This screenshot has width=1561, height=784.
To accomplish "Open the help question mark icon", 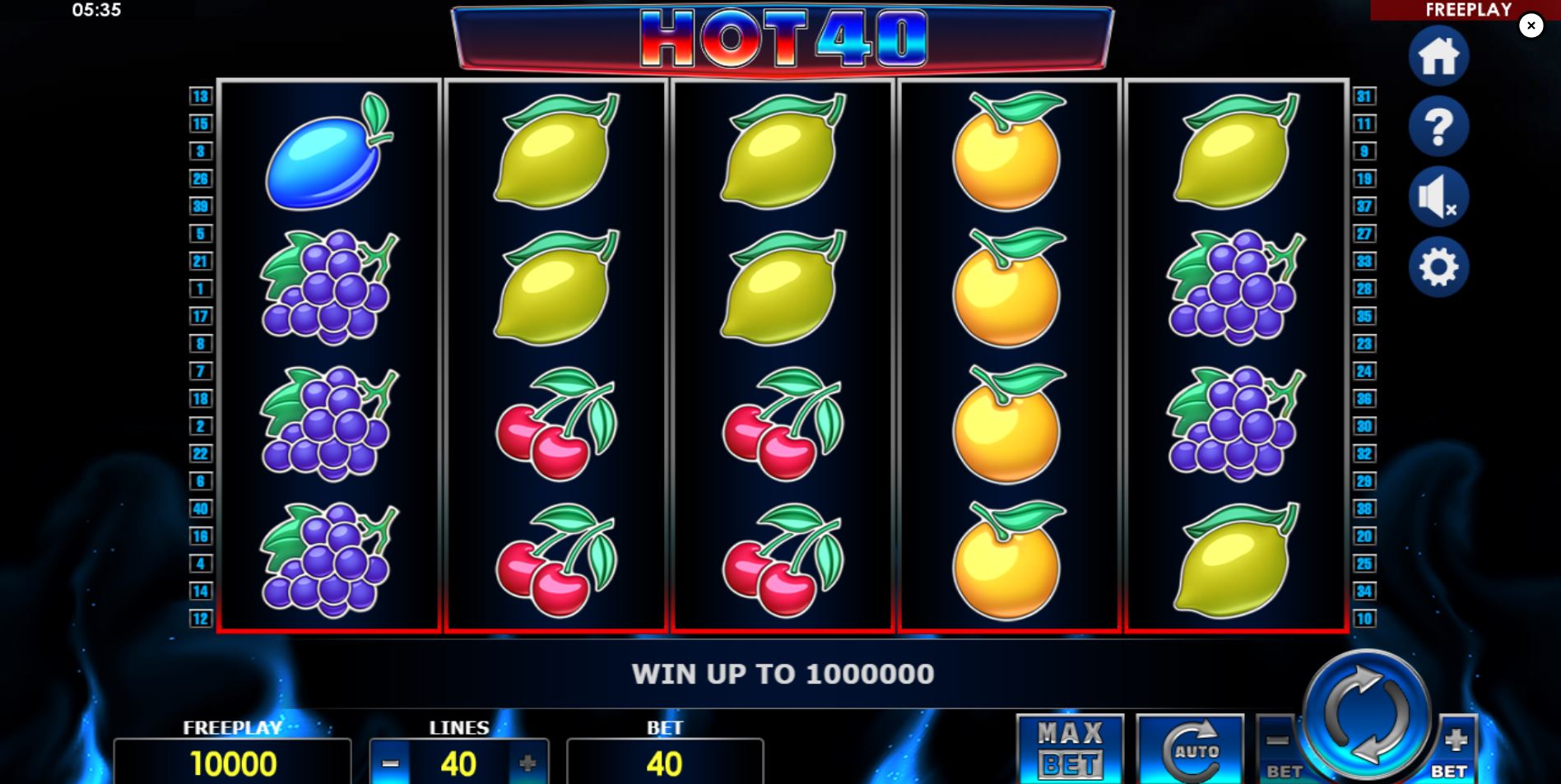I will coord(1438,125).
